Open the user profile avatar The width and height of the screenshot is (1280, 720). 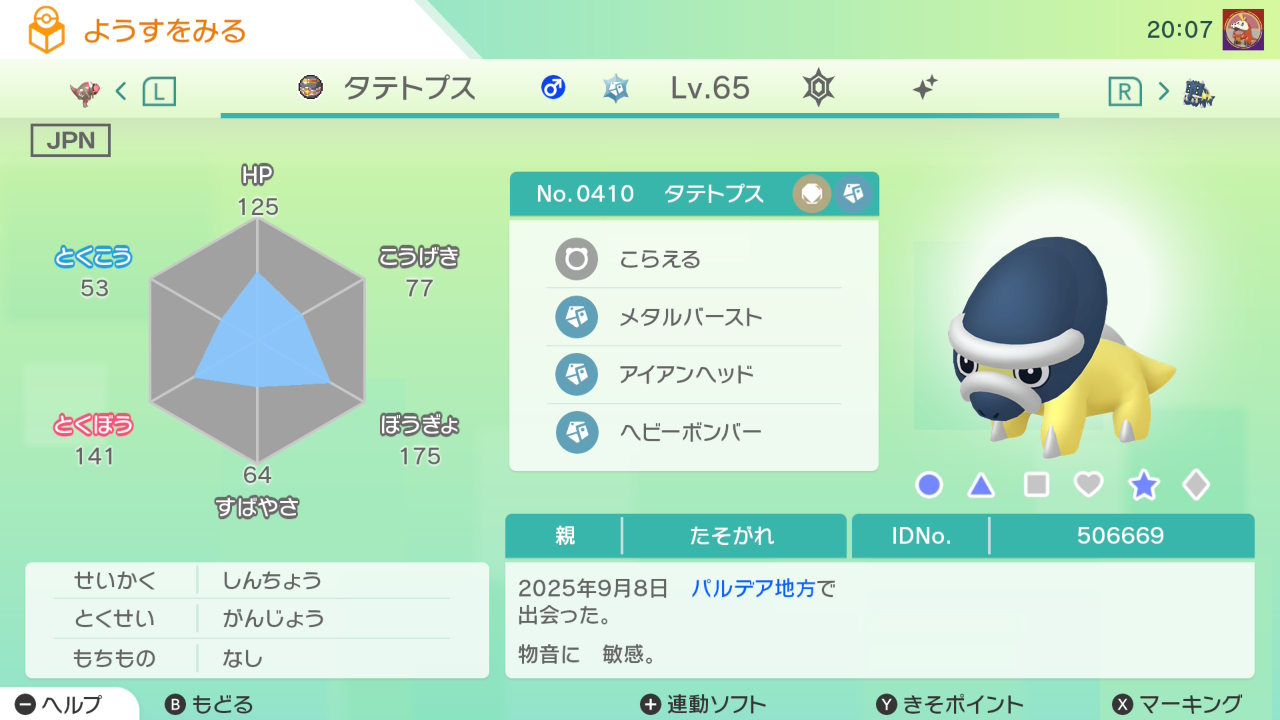pyautogui.click(x=1242, y=30)
